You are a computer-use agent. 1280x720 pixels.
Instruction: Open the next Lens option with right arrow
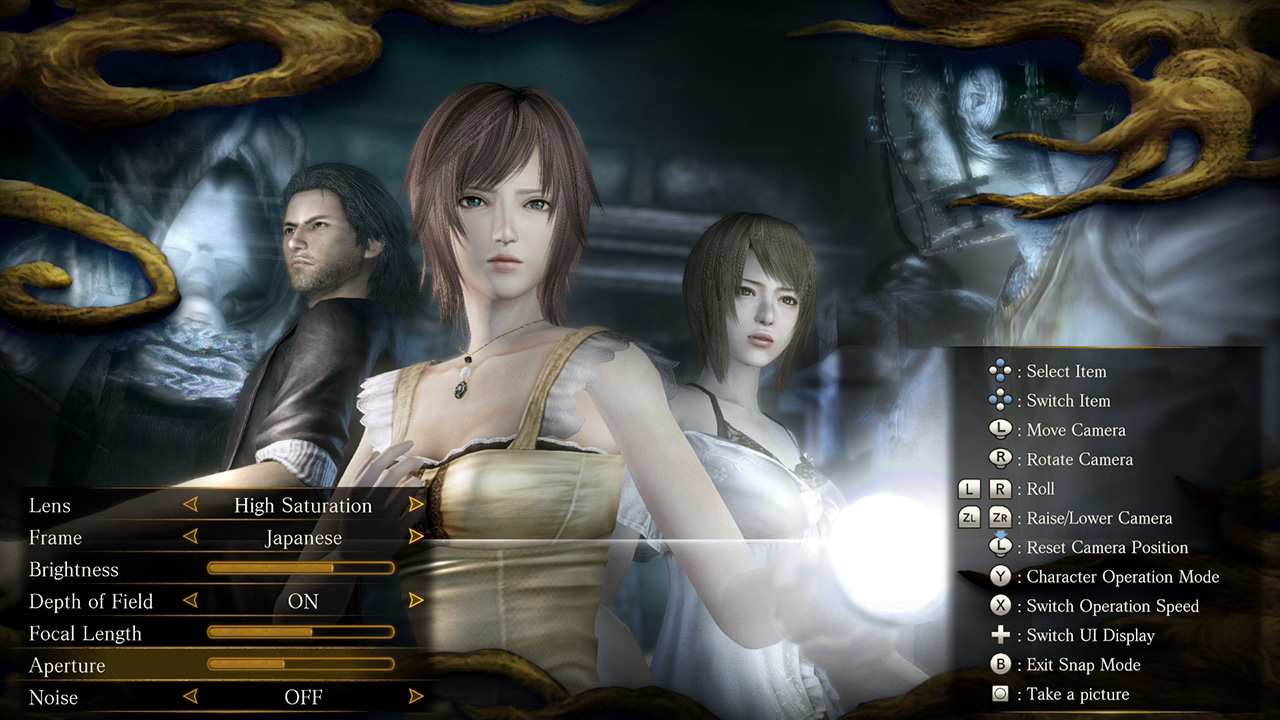point(416,505)
